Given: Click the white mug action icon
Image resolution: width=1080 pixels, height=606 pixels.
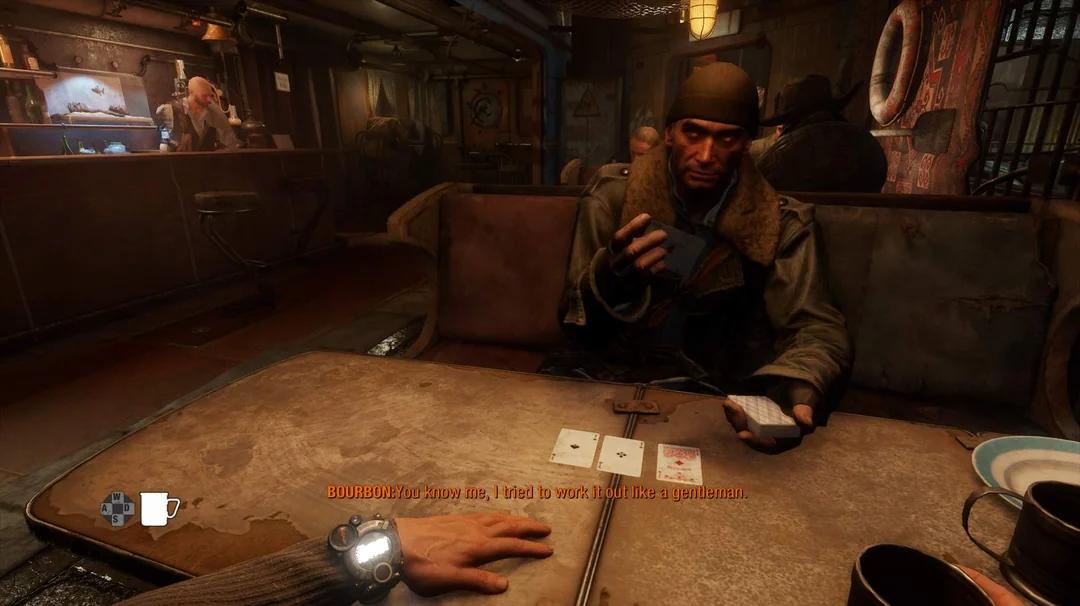Looking at the screenshot, I should (157, 509).
